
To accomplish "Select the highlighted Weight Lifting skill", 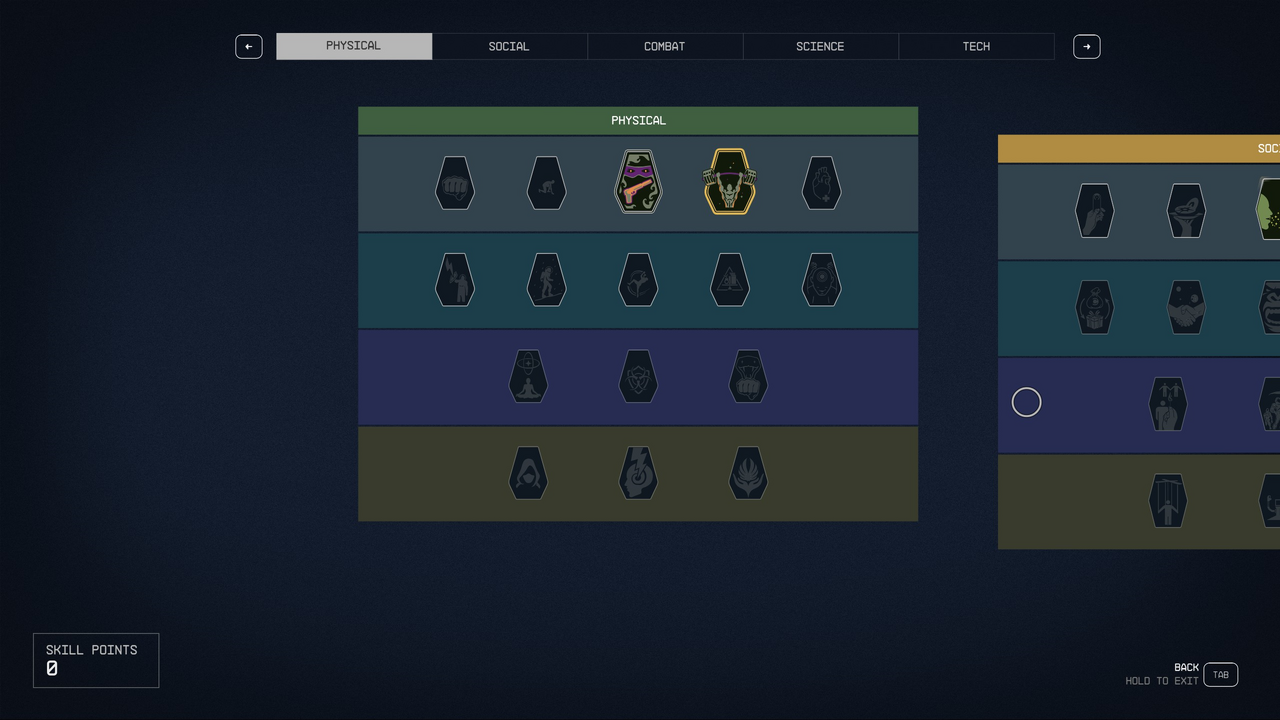I will click(729, 181).
